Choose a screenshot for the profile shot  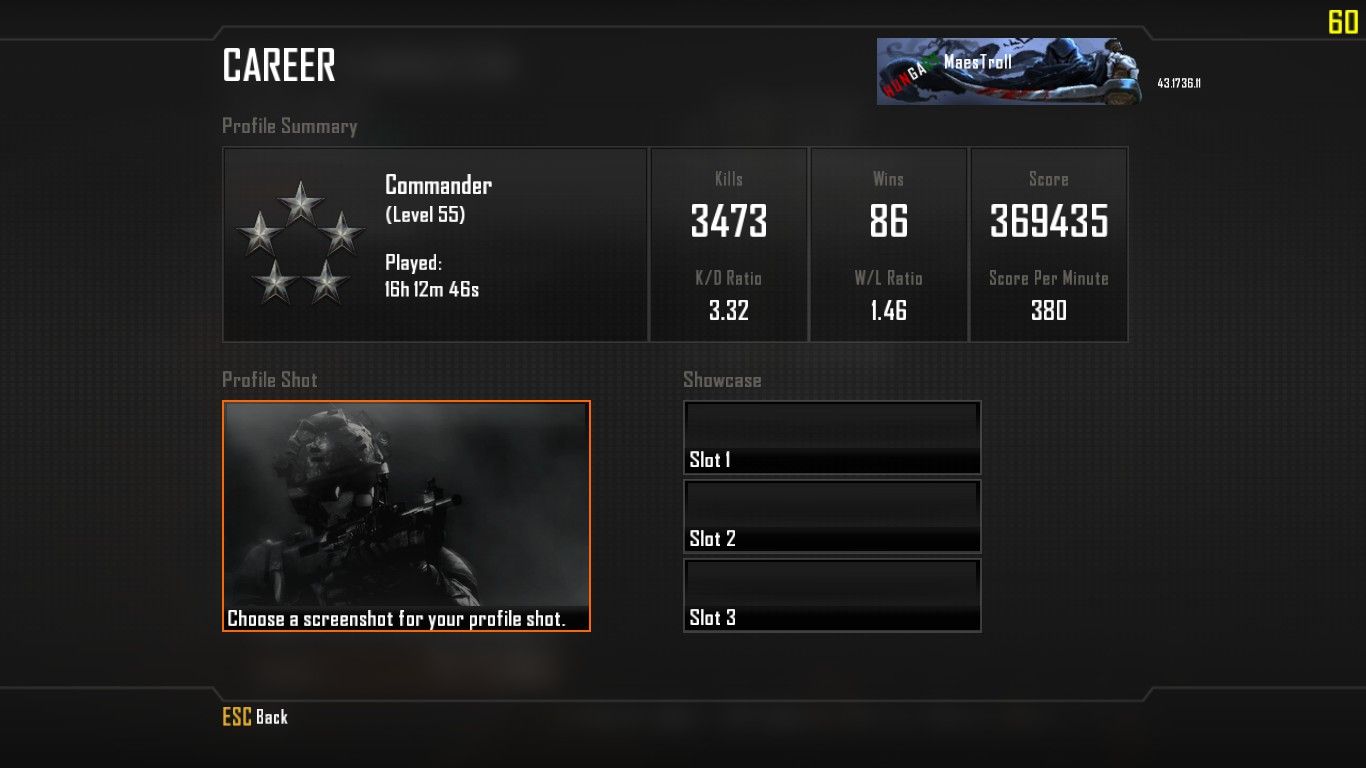[x=406, y=516]
